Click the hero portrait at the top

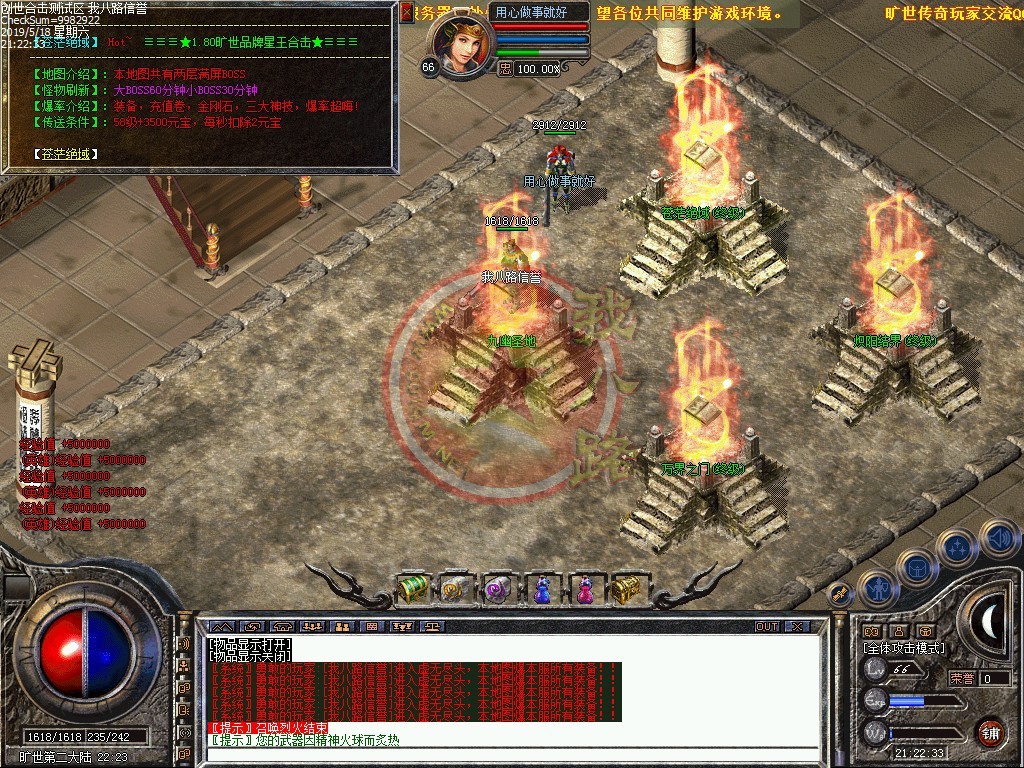coord(459,42)
